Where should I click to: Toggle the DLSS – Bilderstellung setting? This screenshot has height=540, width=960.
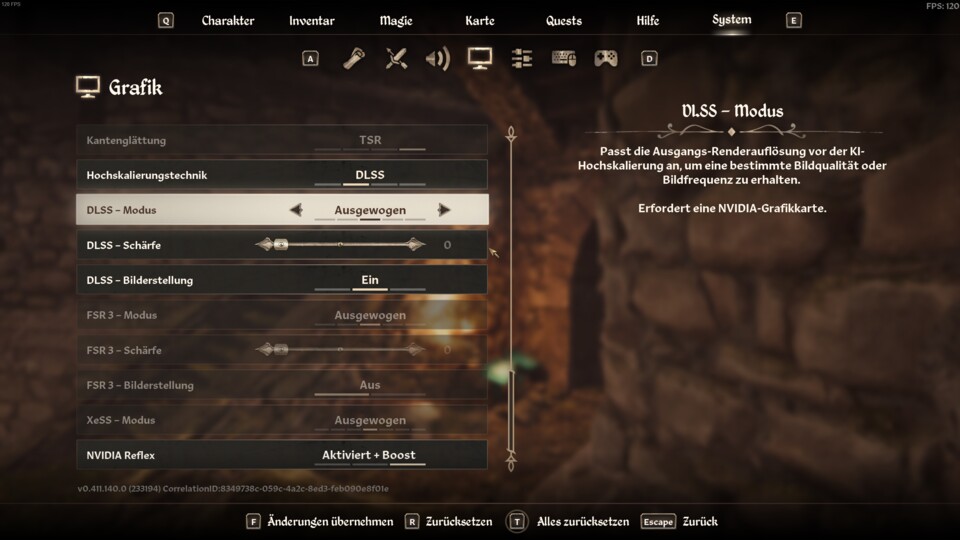coord(370,280)
